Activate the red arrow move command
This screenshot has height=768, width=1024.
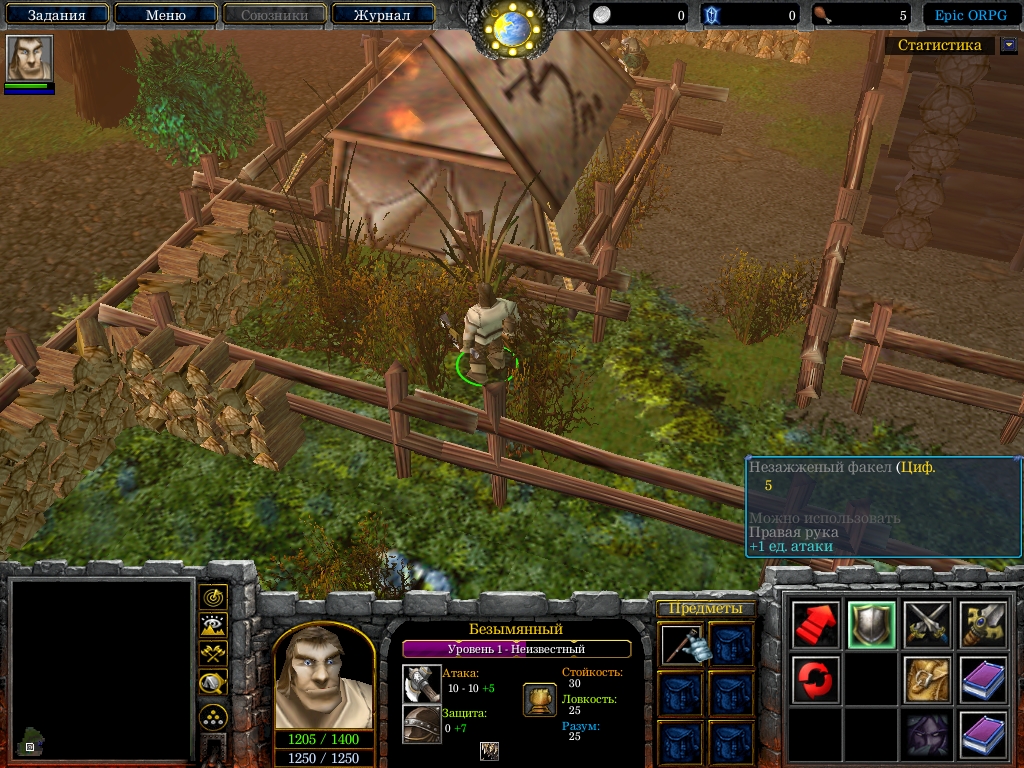[815, 625]
